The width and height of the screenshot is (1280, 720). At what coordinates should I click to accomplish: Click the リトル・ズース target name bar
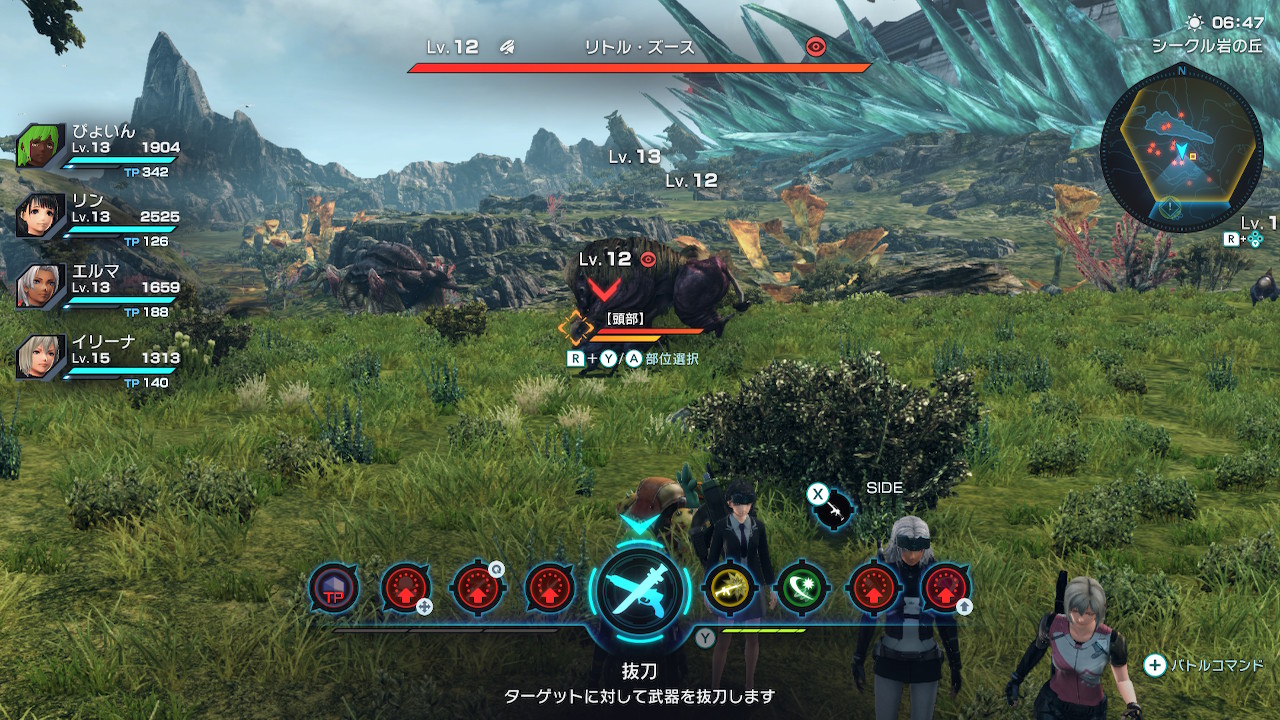tap(640, 48)
